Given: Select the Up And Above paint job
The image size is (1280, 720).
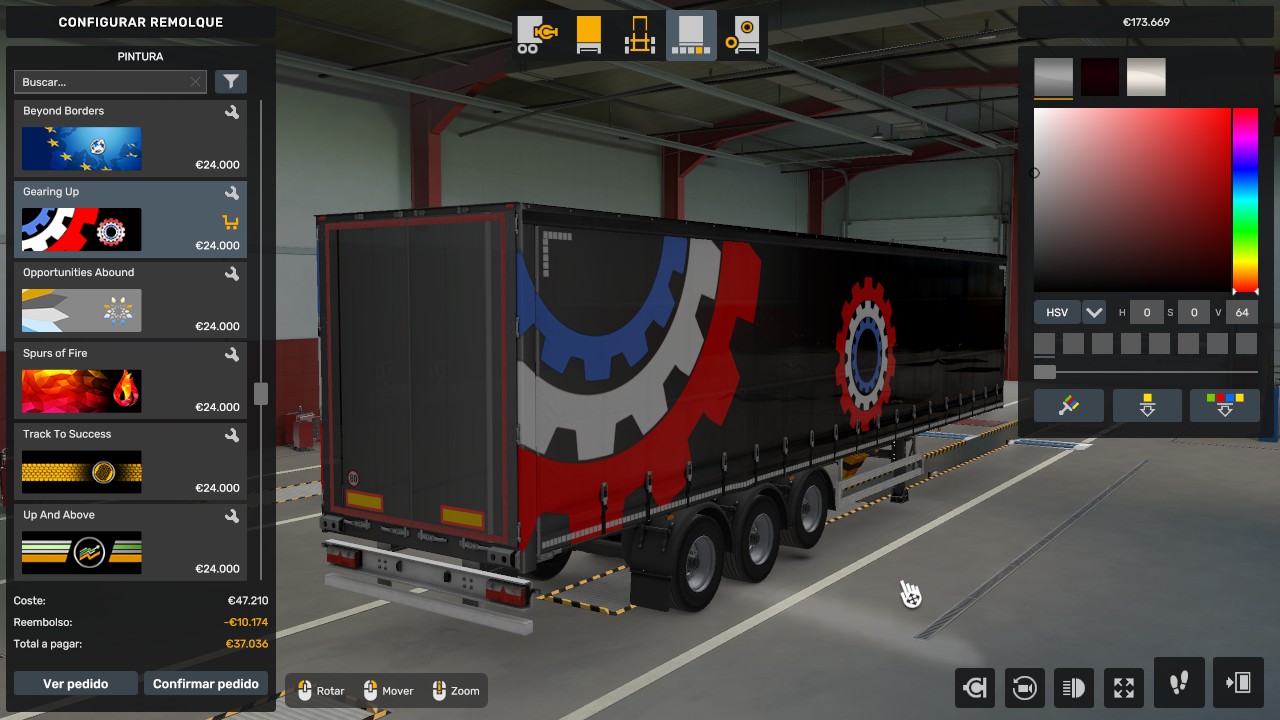Looking at the screenshot, I should point(130,542).
